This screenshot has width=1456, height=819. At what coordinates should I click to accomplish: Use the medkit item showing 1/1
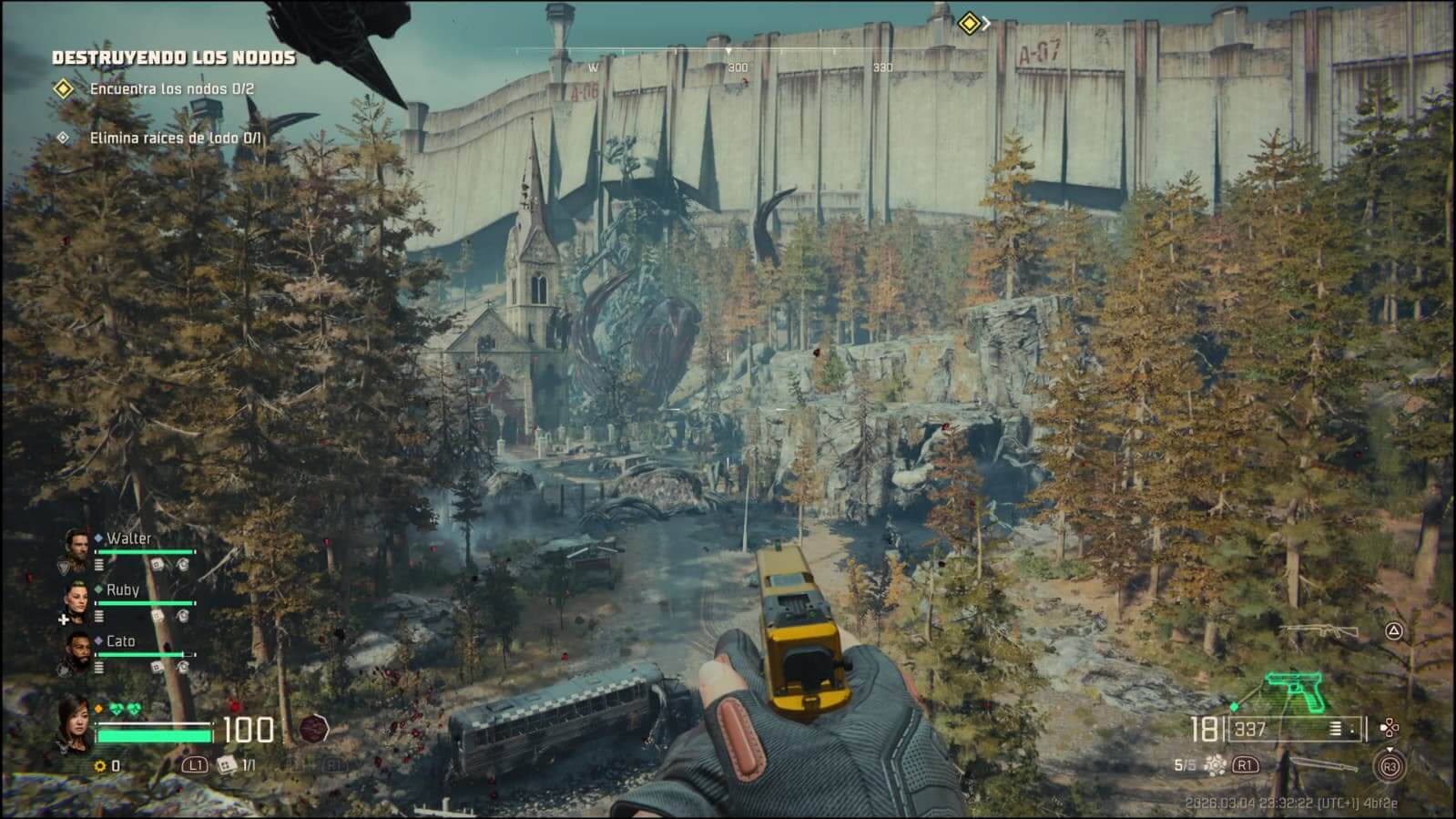226,765
